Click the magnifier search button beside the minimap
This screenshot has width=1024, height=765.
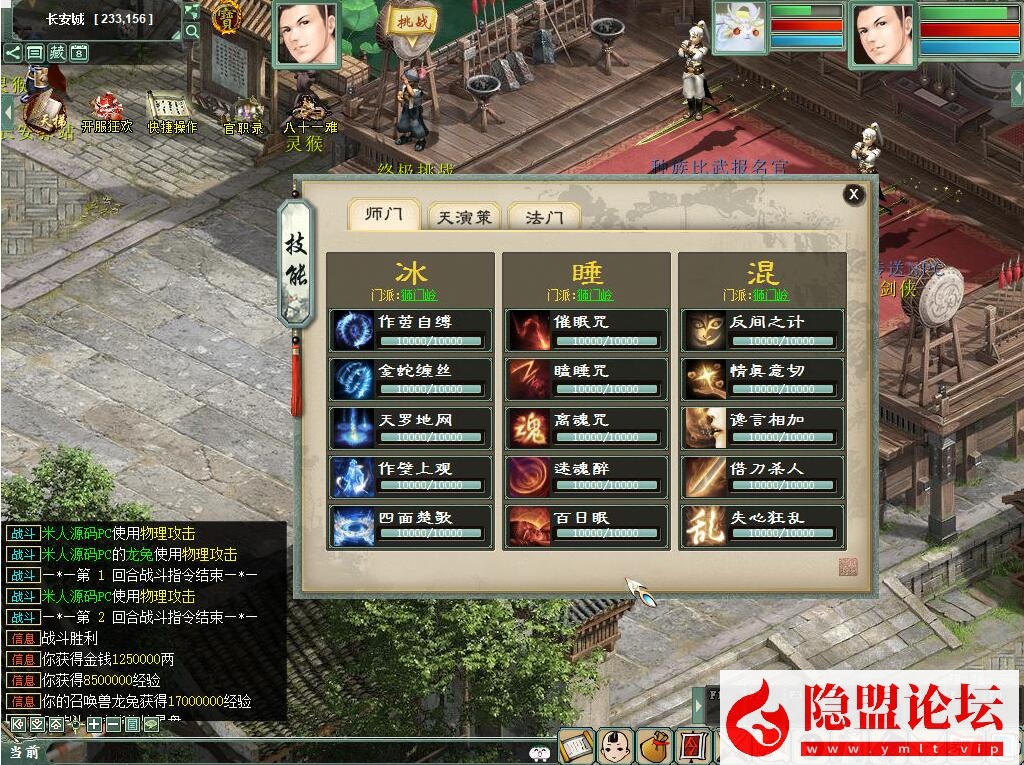click(x=192, y=31)
